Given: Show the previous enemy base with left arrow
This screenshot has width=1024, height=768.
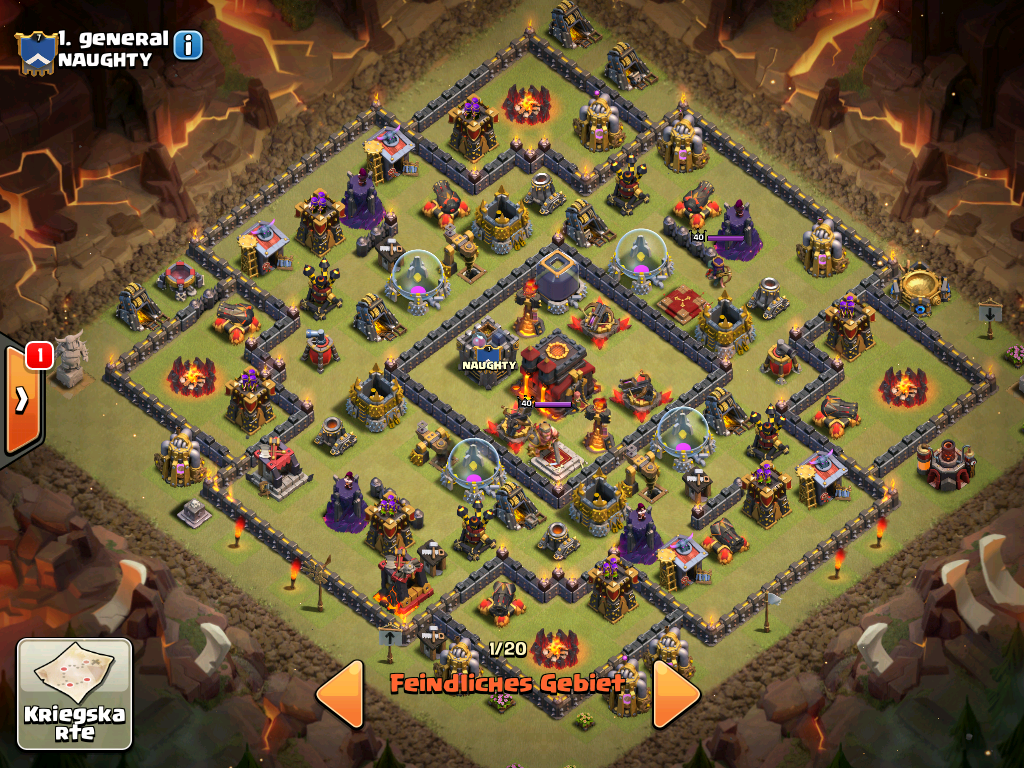Looking at the screenshot, I should coord(339,693).
